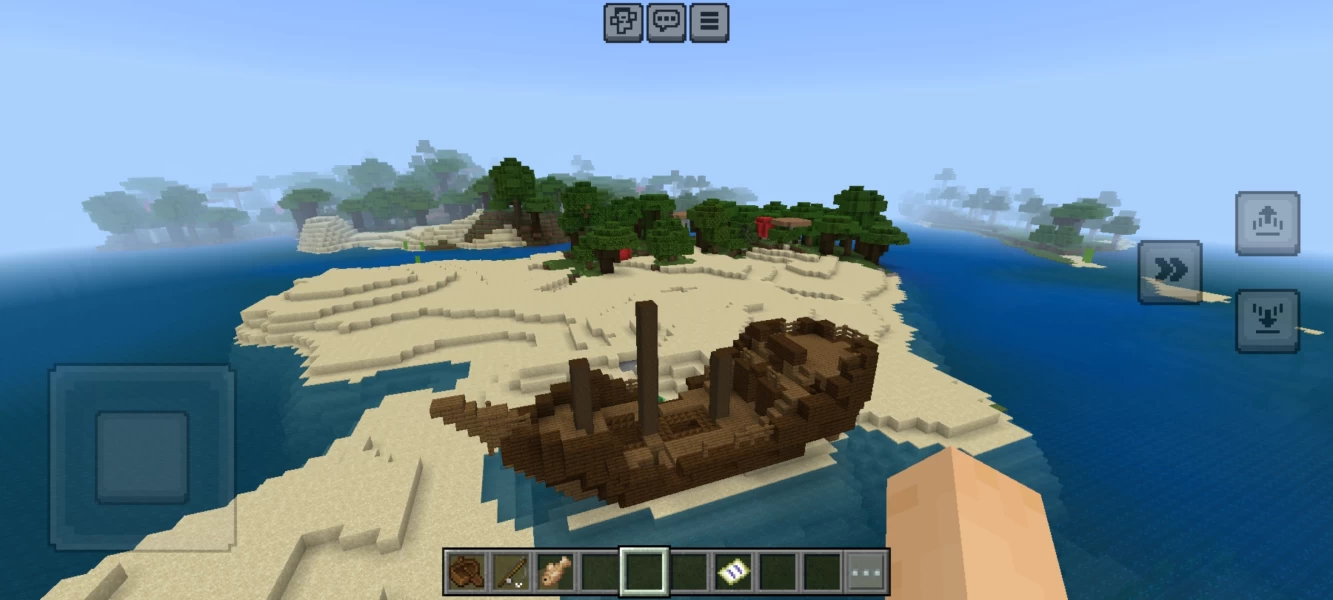Open the pause menu with three lines
Screen dimensions: 1333x600
click(709, 22)
